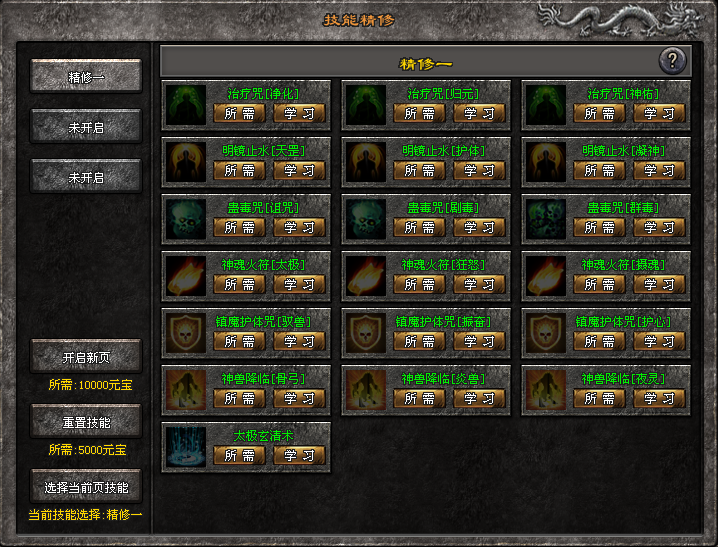Choose the 蛊毒咒[剧毒] skull icon
Screen dimensions: 718x547
366,218
